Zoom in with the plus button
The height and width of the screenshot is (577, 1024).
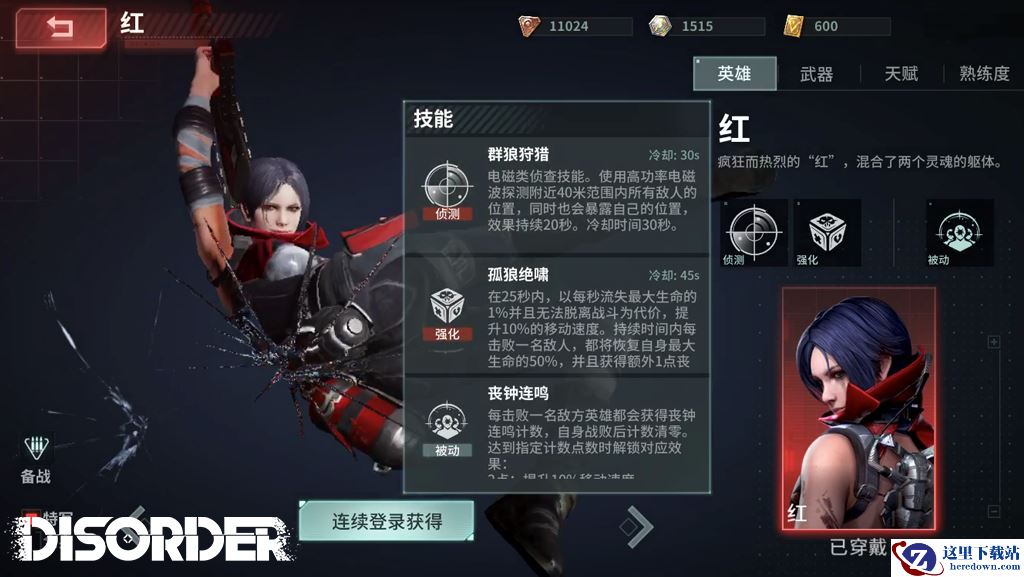[993, 342]
